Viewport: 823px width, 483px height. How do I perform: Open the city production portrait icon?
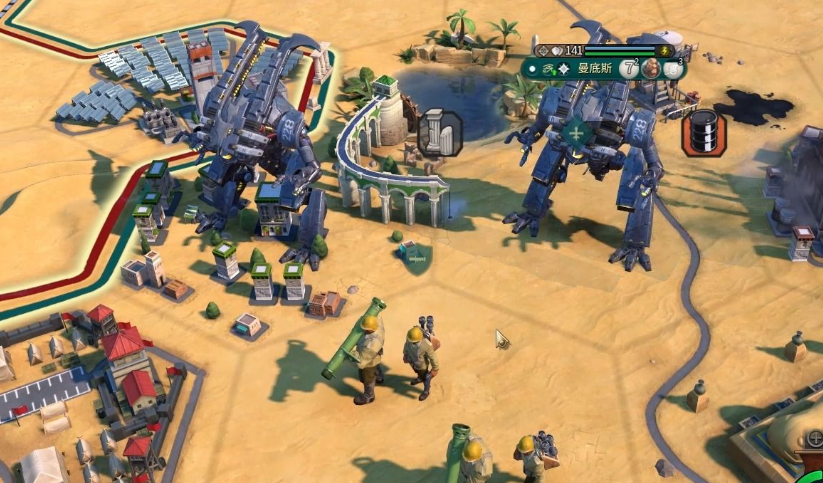[651, 69]
